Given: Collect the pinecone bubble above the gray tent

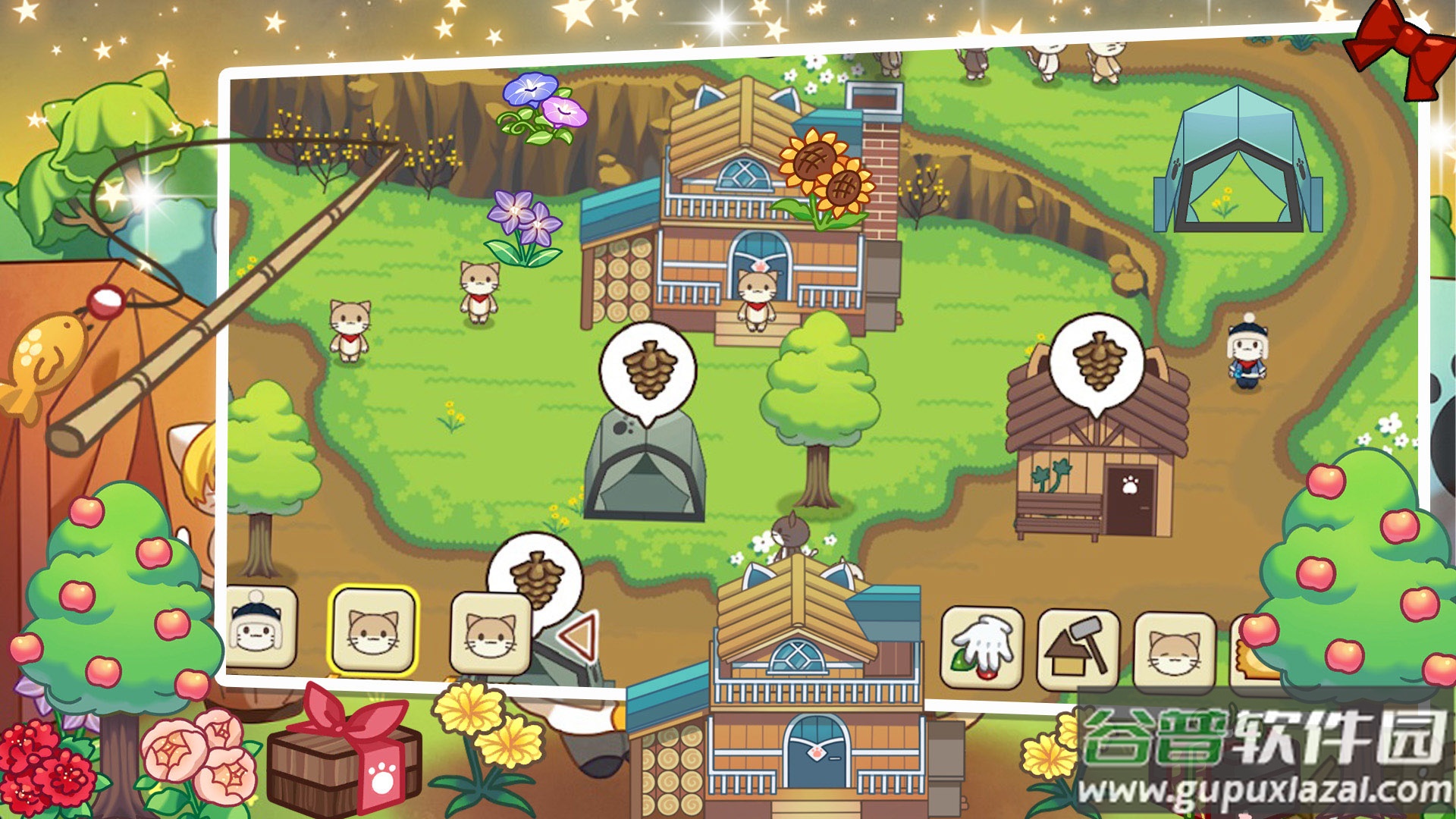Looking at the screenshot, I should coord(648,370).
